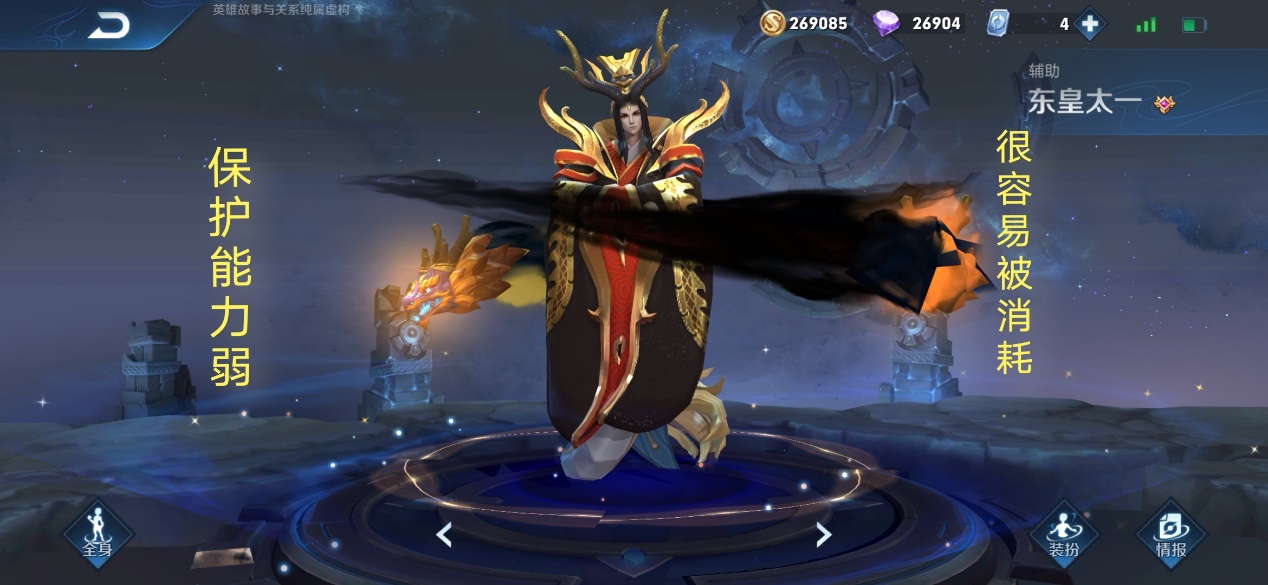
Task: Click the purple diamond currency icon
Action: pyautogui.click(x=887, y=23)
